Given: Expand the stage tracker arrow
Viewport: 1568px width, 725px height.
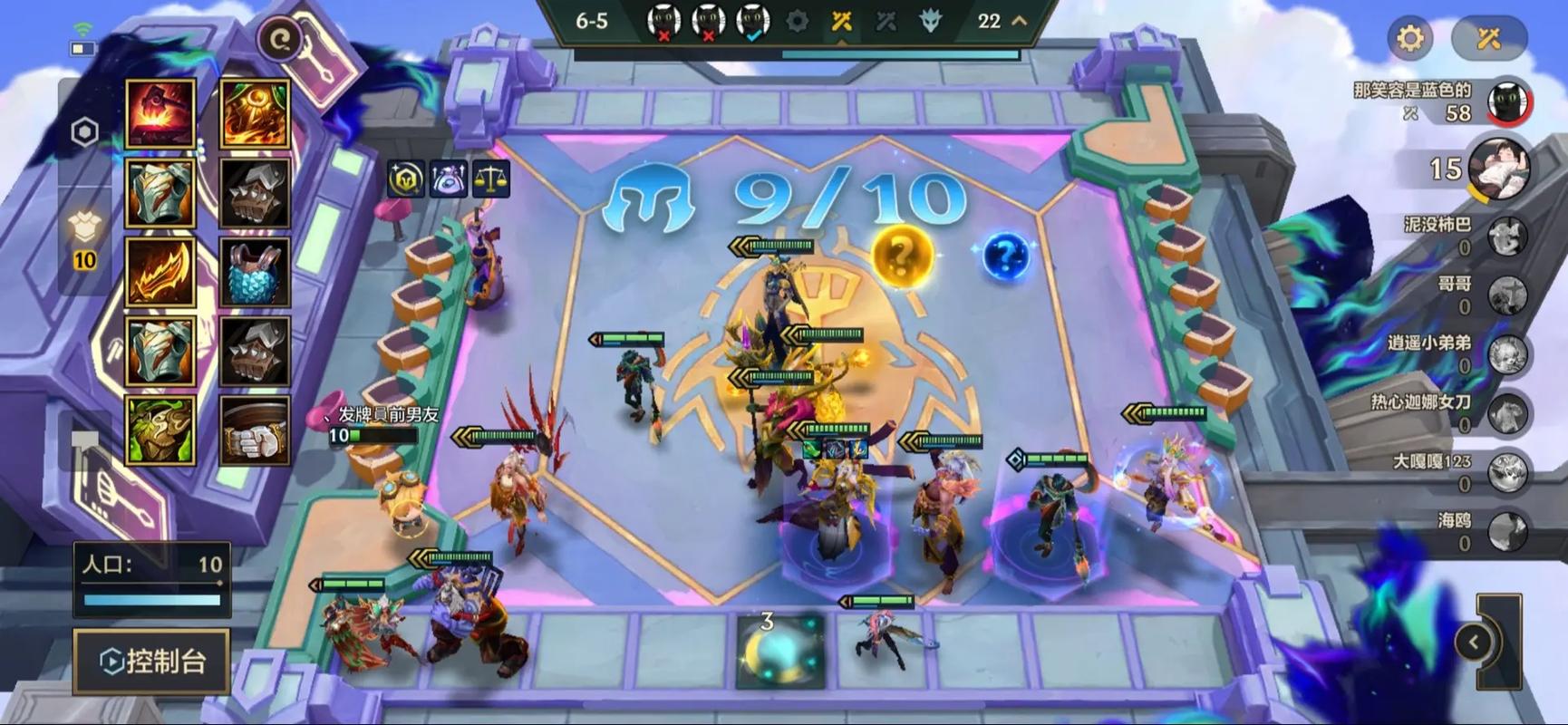Looking at the screenshot, I should (x=1020, y=21).
